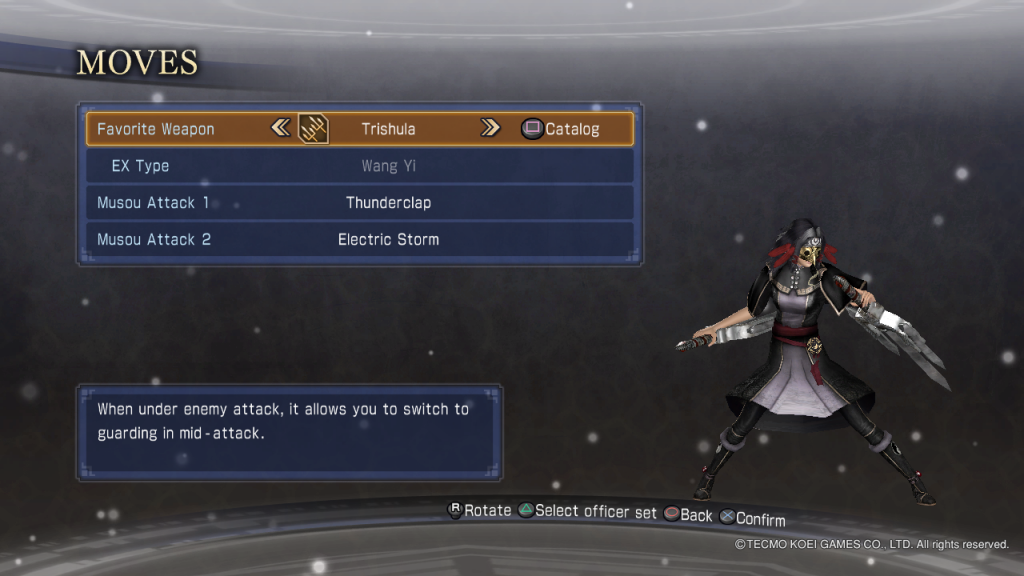Select the EX Type row
The image size is (1024, 576).
359,166
